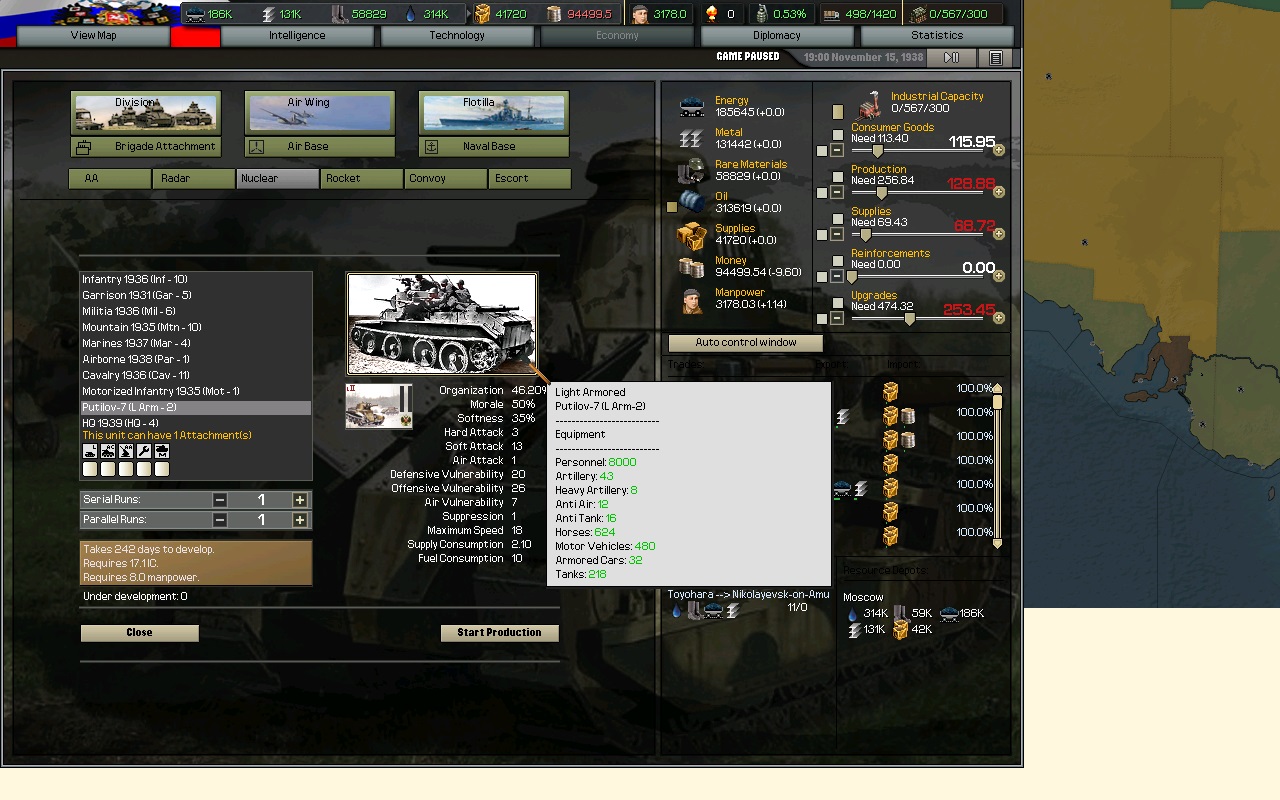
Task: Click the Start Production button
Action: coord(499,632)
